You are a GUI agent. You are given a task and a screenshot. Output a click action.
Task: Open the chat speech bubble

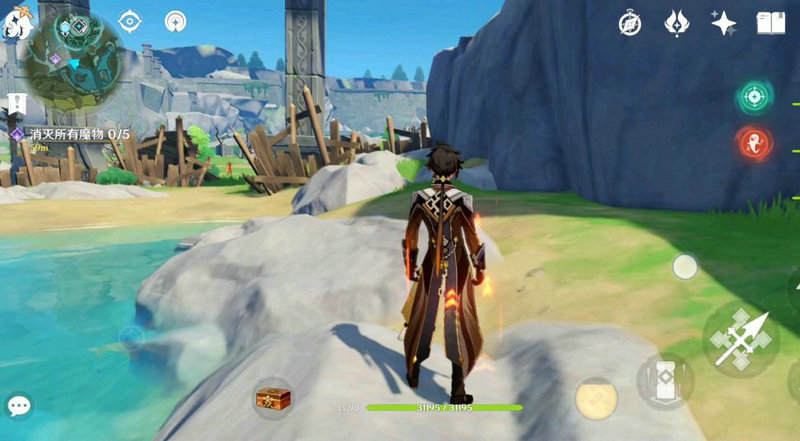point(19,405)
